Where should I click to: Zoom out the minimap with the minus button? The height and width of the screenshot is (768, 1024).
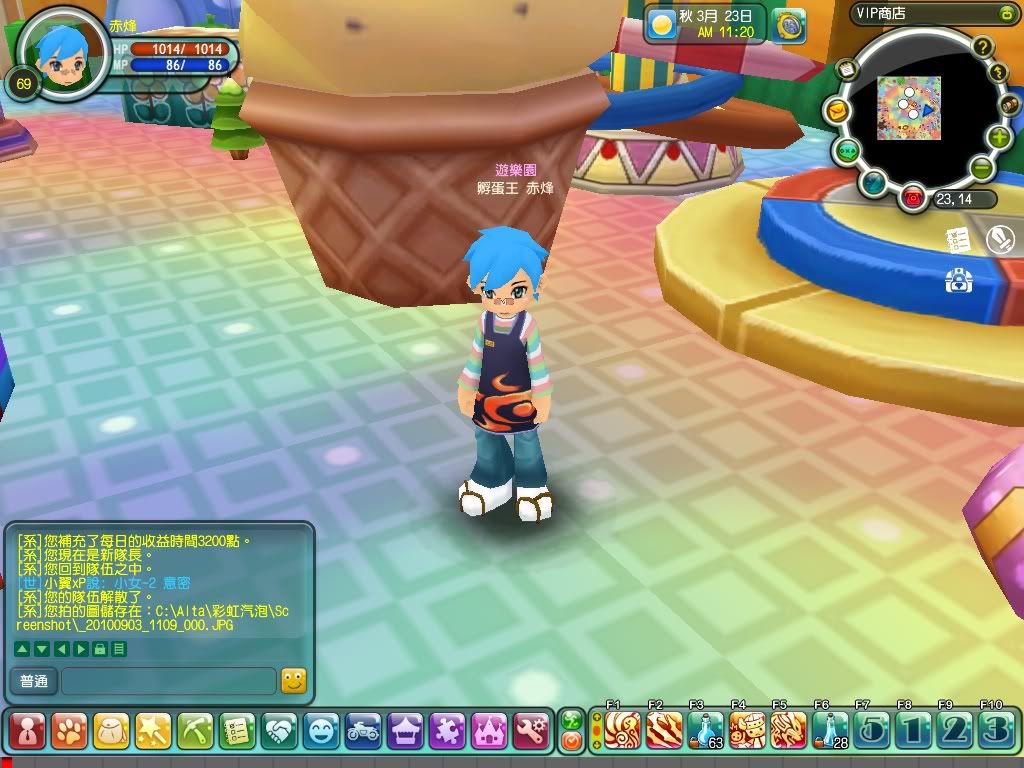(982, 168)
